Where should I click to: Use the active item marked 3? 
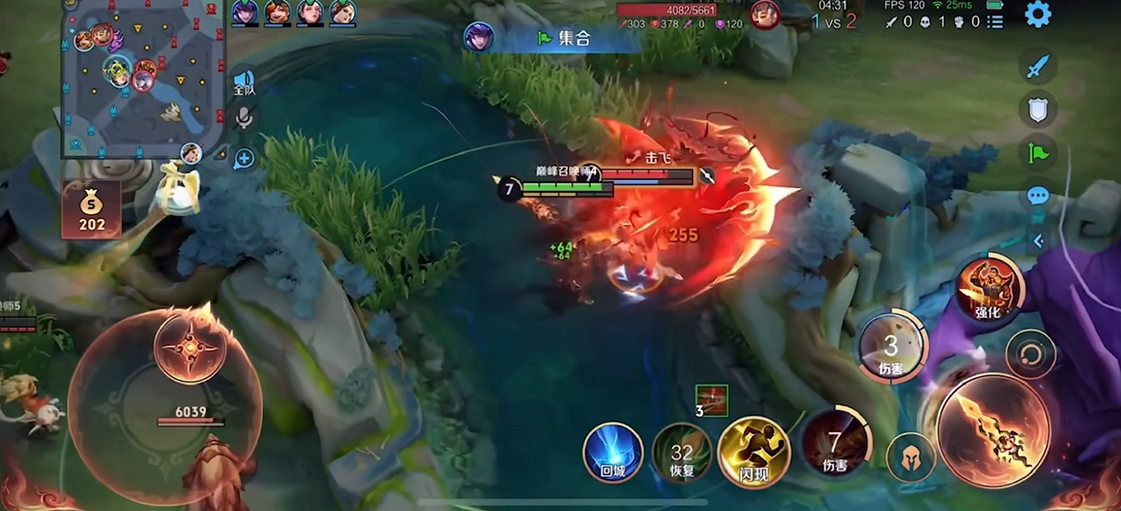point(711,399)
